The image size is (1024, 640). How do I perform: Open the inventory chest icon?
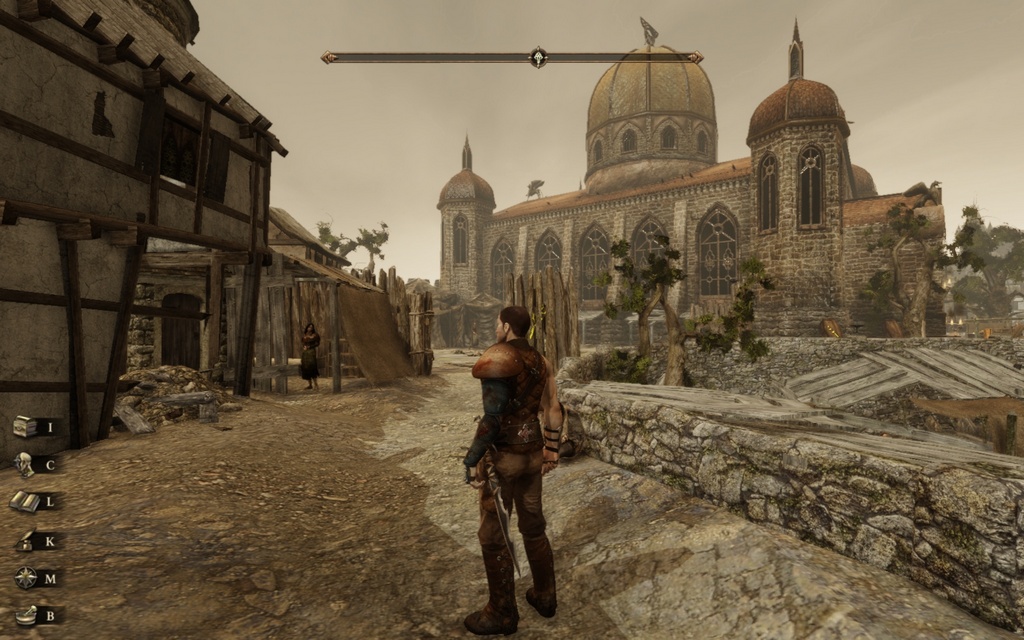[x=25, y=427]
